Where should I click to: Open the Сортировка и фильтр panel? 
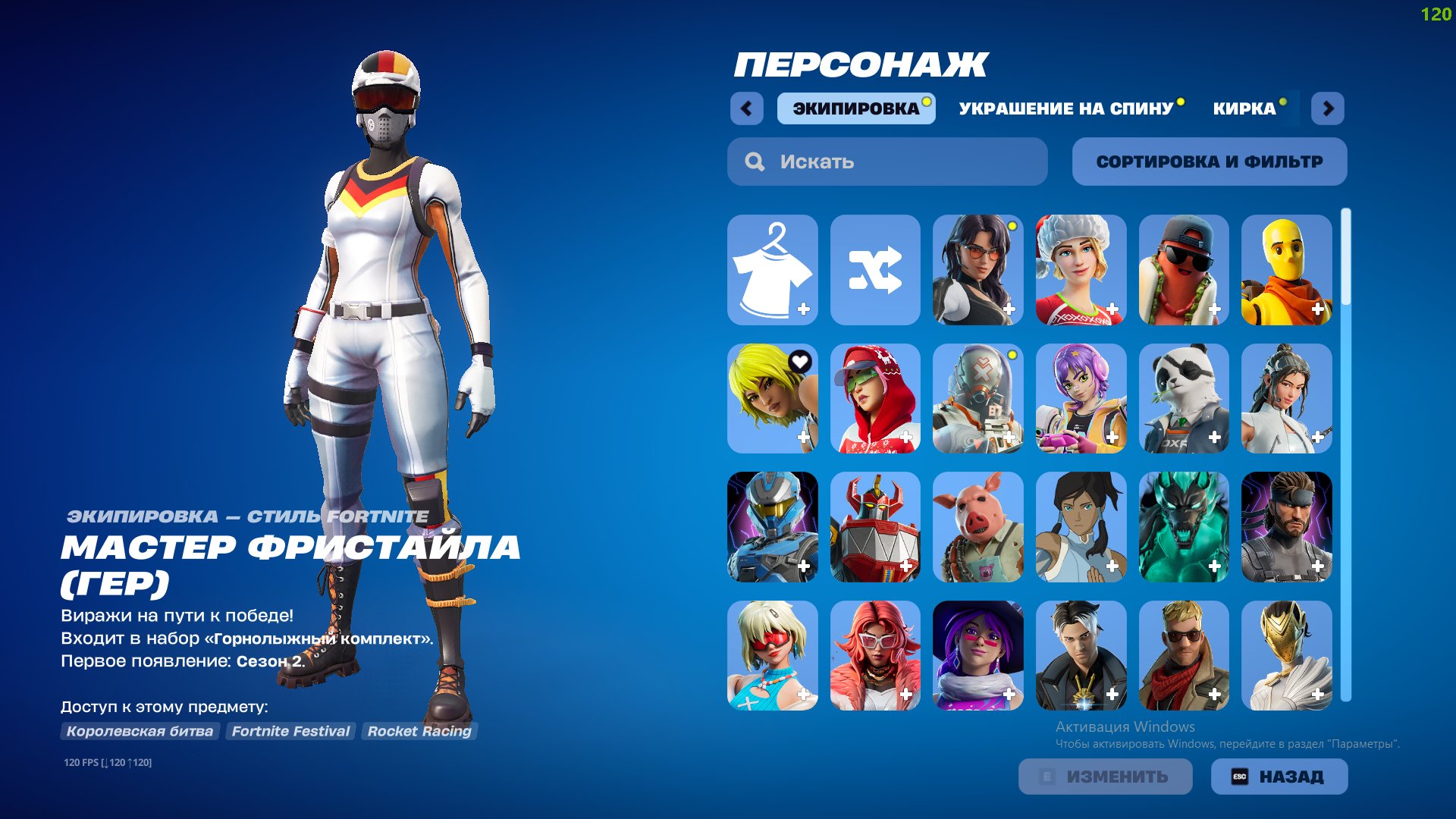pos(1209,161)
